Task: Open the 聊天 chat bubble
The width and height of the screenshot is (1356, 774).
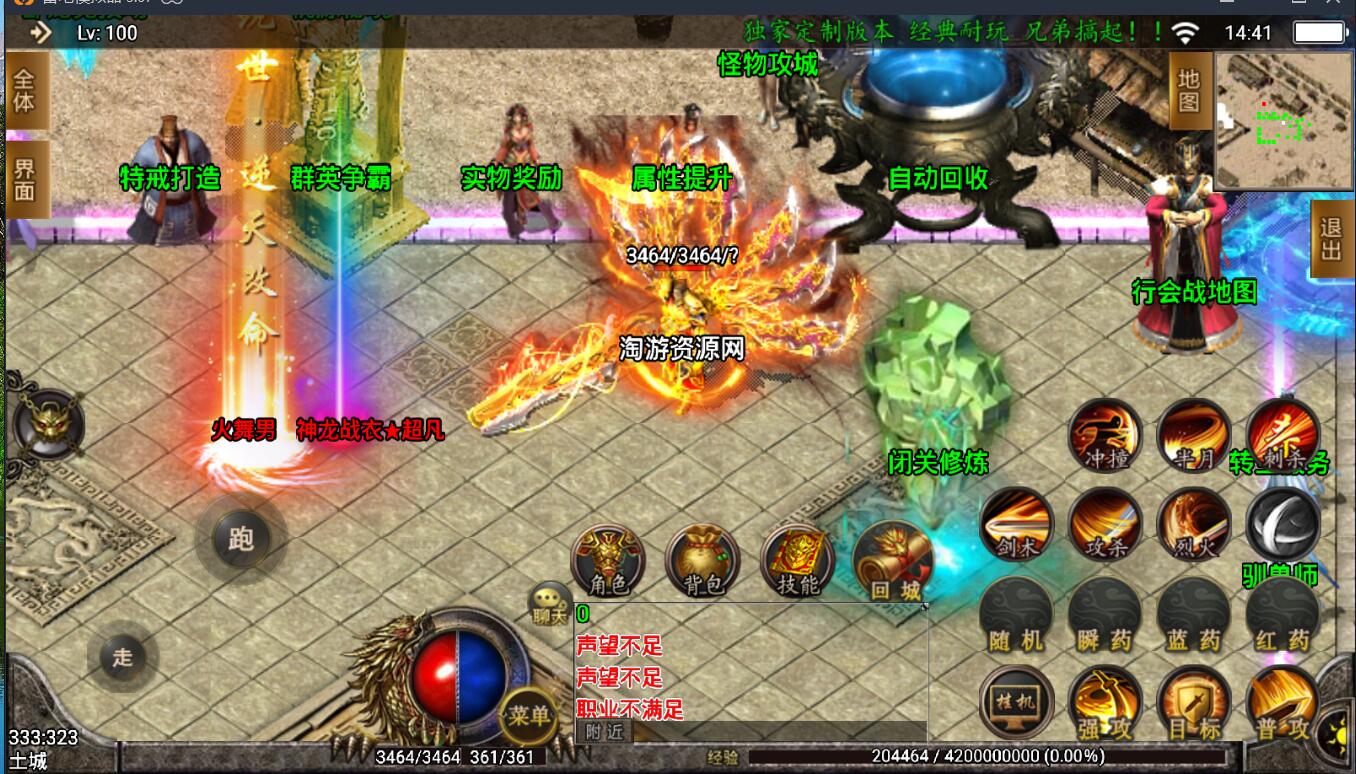Action: click(549, 604)
